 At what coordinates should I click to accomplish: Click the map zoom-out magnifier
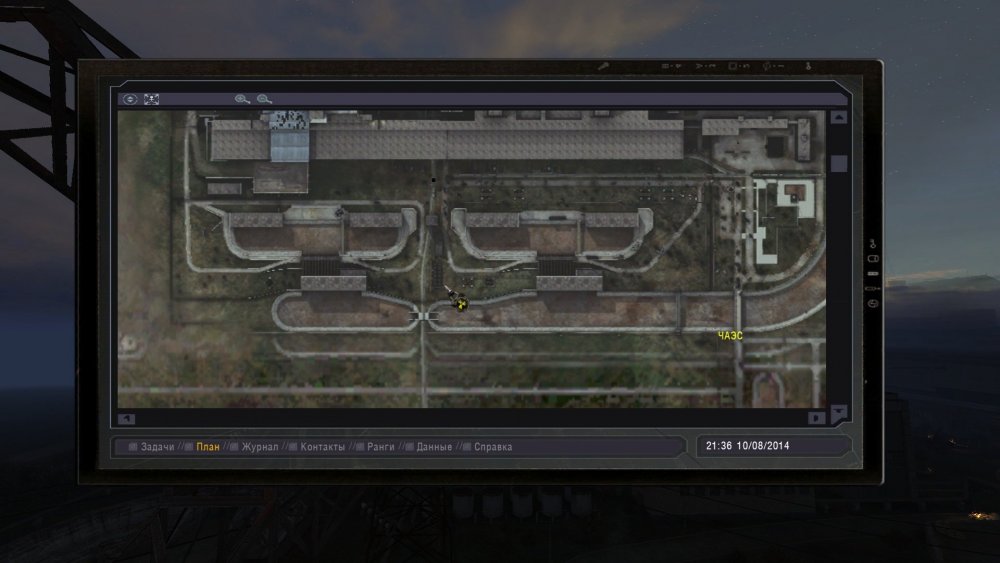pyautogui.click(x=264, y=99)
